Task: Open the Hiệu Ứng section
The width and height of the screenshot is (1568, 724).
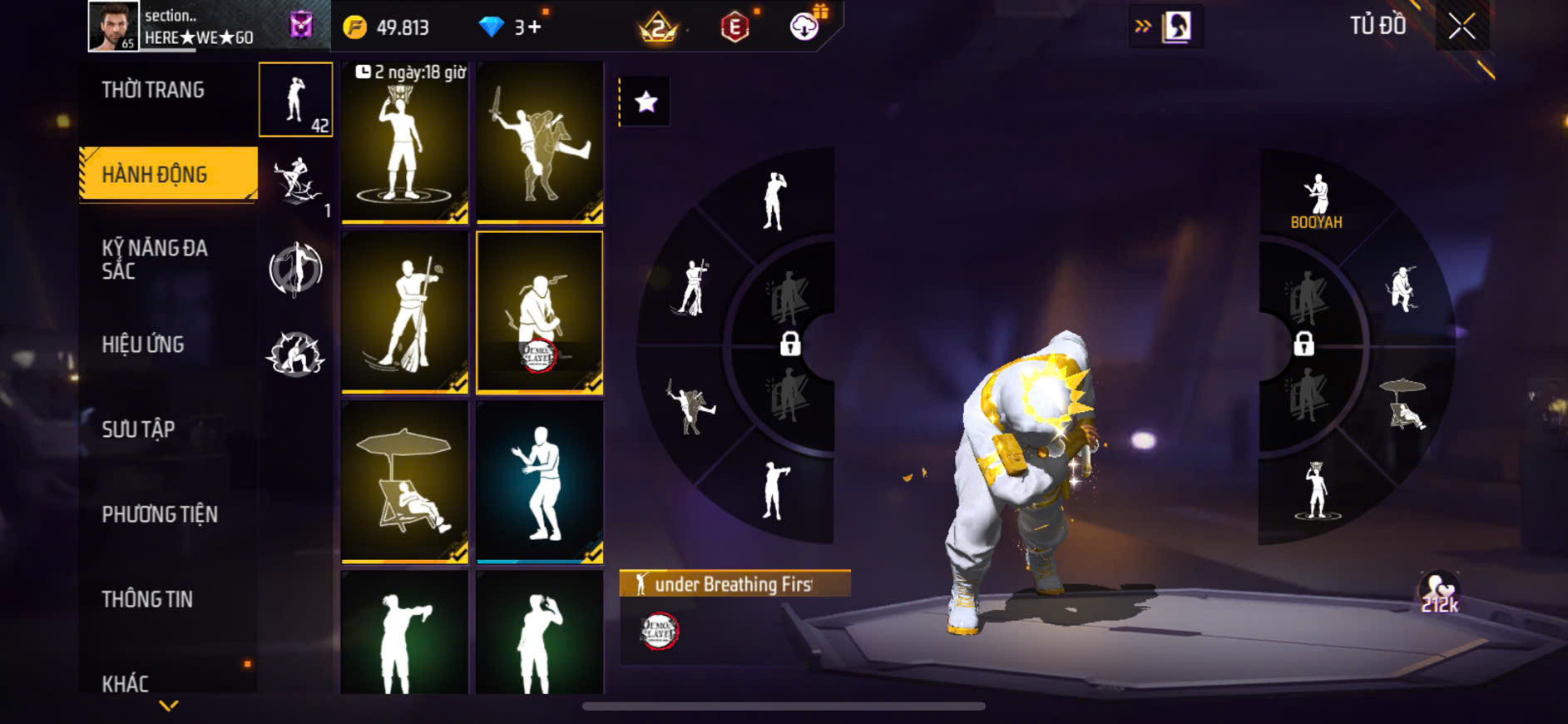Action: tap(143, 345)
